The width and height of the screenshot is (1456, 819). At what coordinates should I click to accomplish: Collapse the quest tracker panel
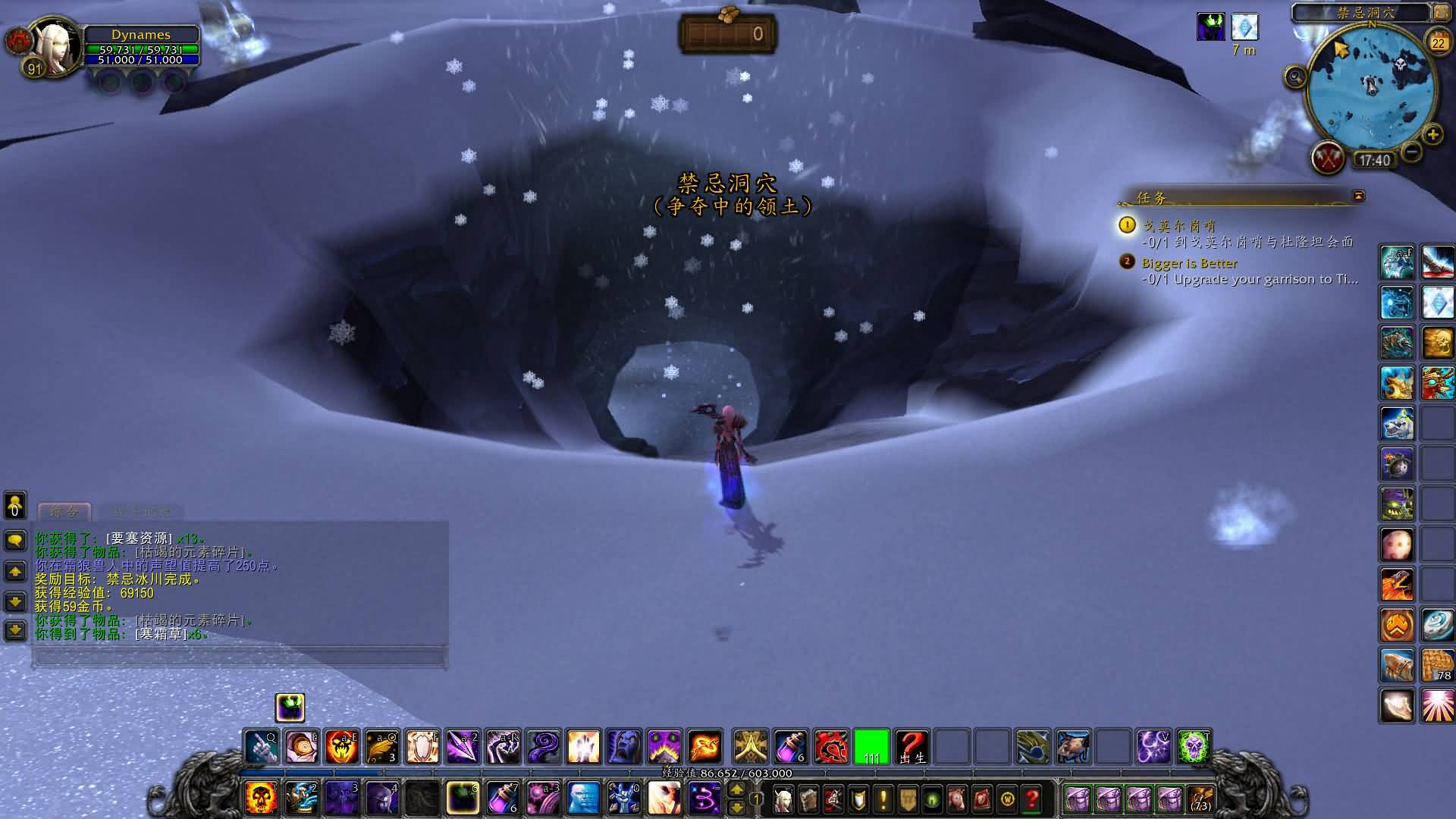click(x=1358, y=196)
